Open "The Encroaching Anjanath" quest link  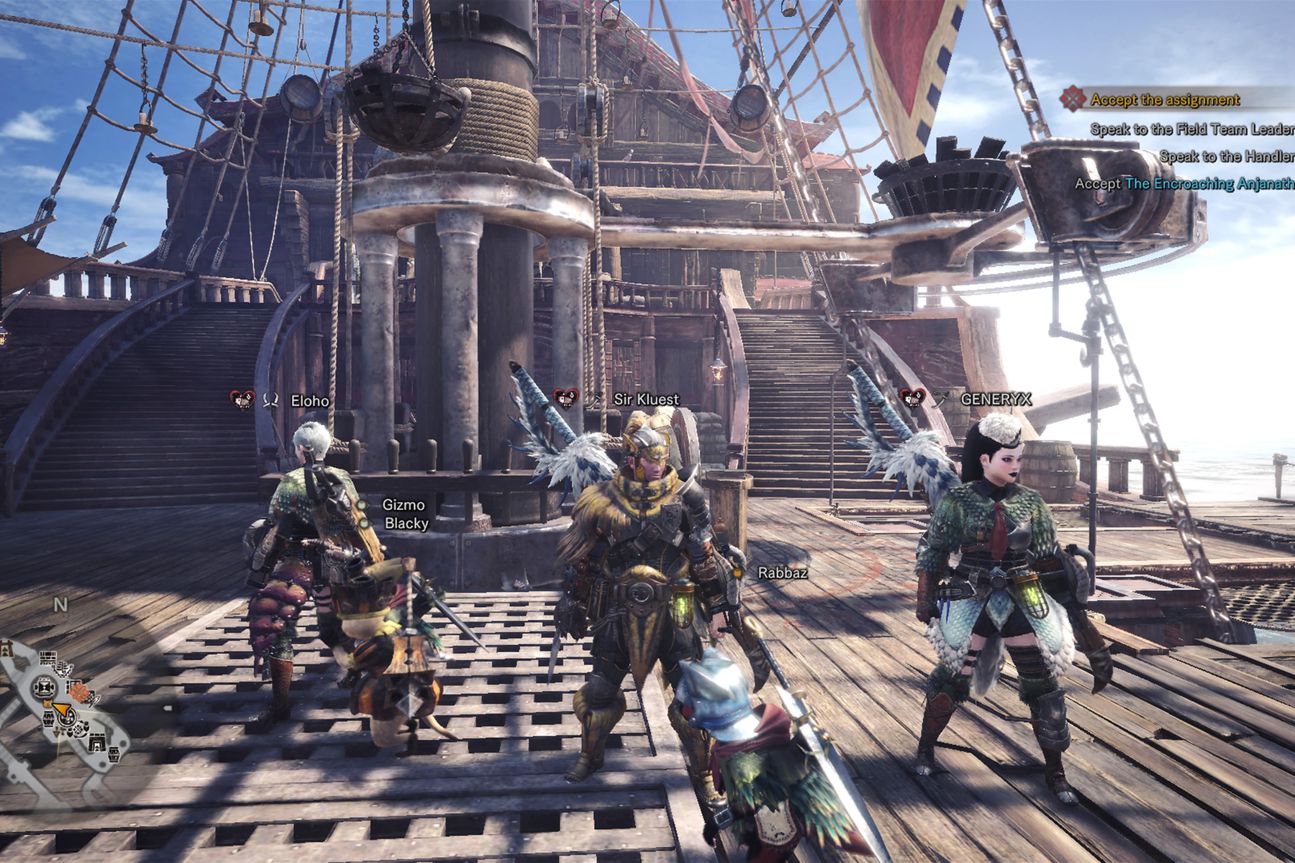pyautogui.click(x=1208, y=184)
